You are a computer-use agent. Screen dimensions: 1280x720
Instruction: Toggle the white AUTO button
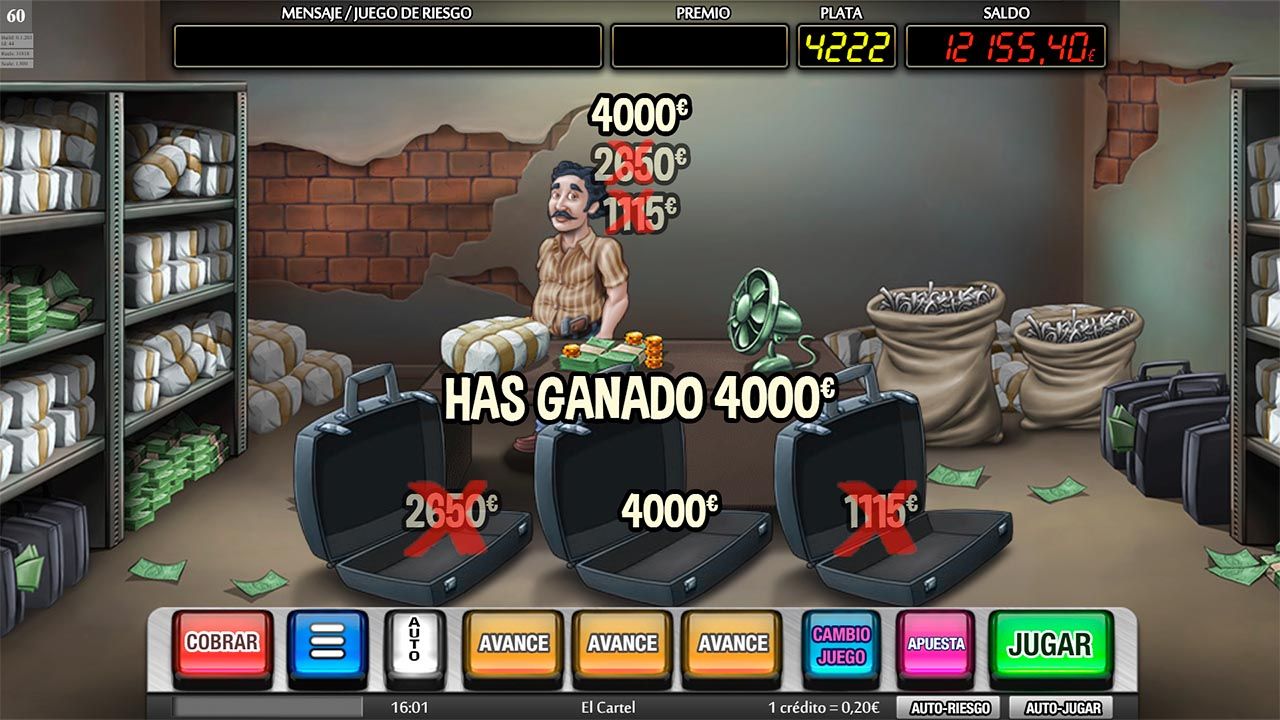point(411,640)
